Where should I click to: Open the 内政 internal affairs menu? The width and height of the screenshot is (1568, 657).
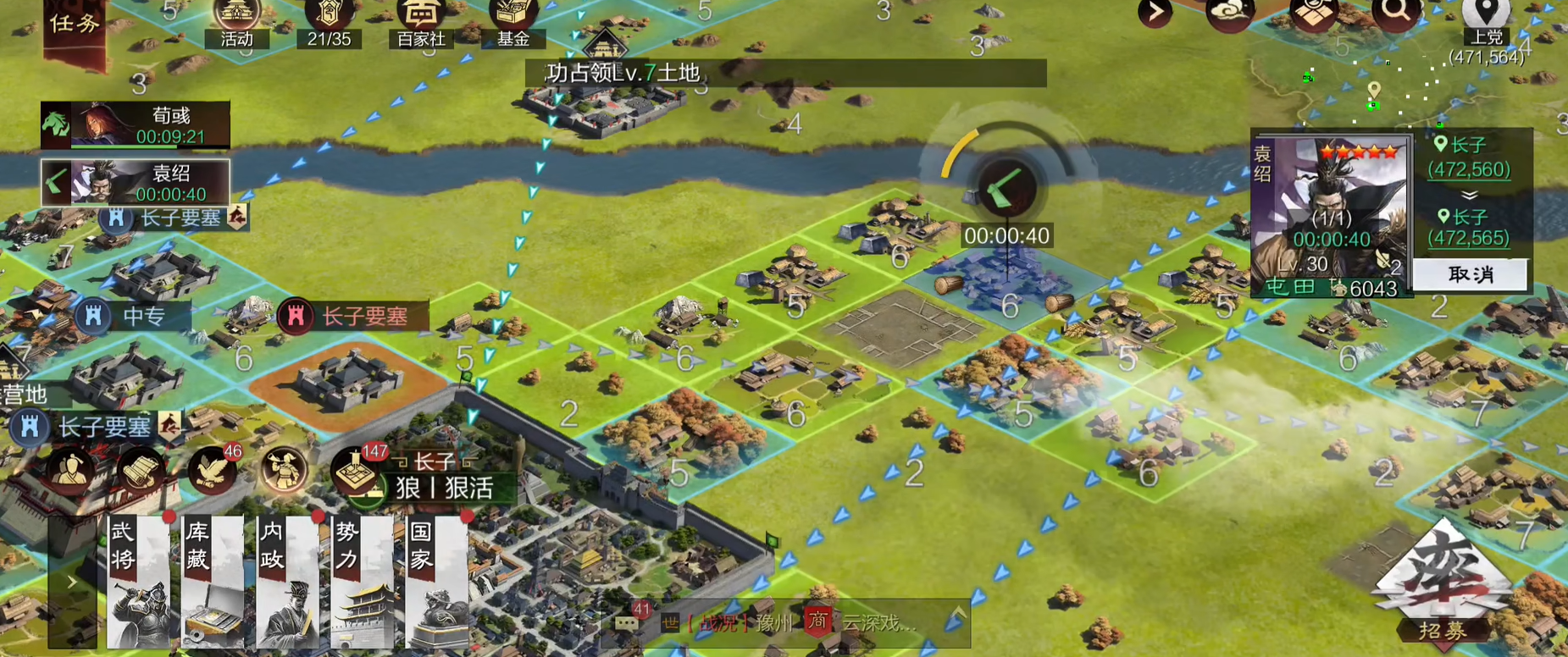click(x=287, y=581)
